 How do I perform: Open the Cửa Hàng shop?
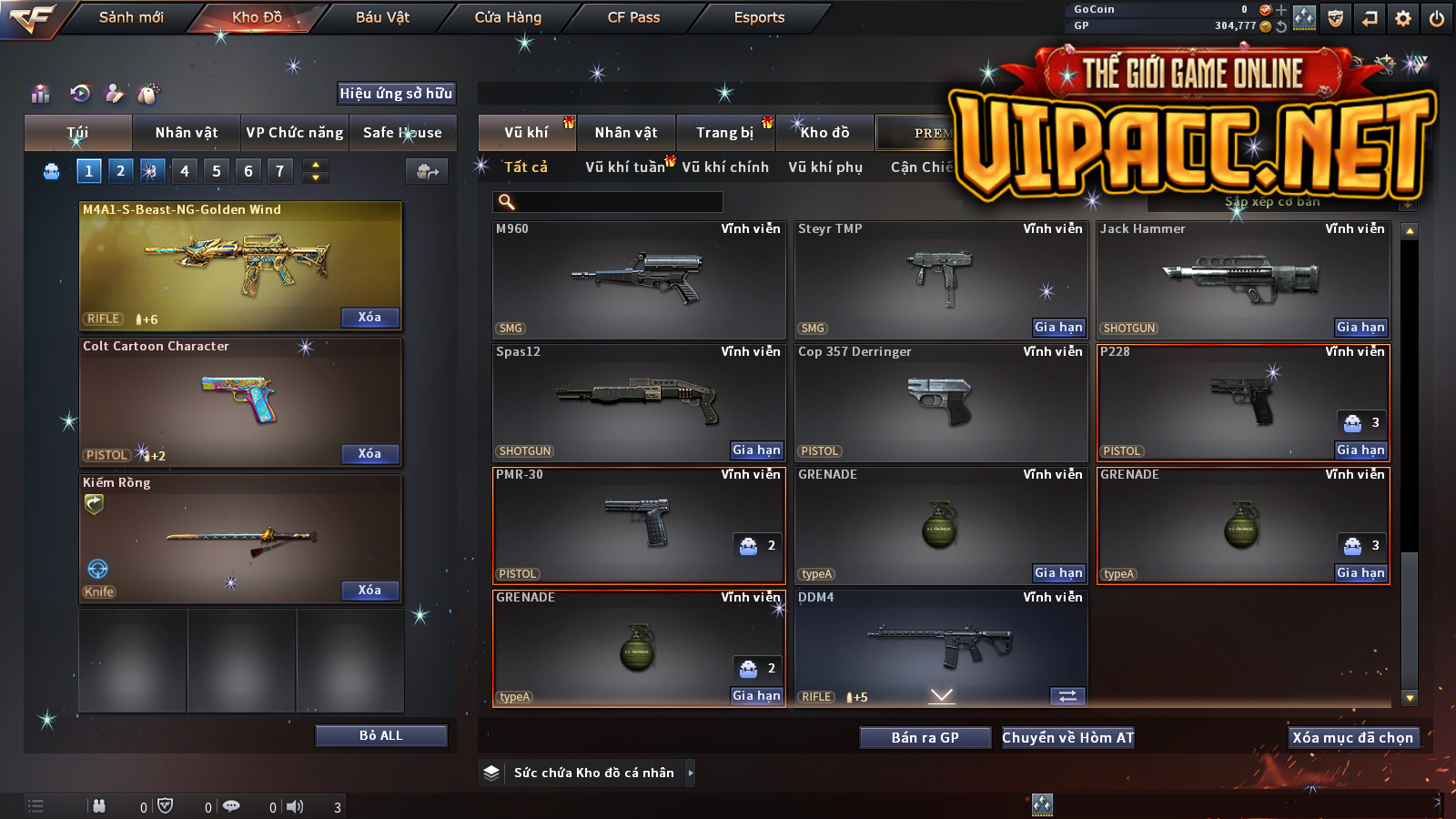tap(508, 17)
